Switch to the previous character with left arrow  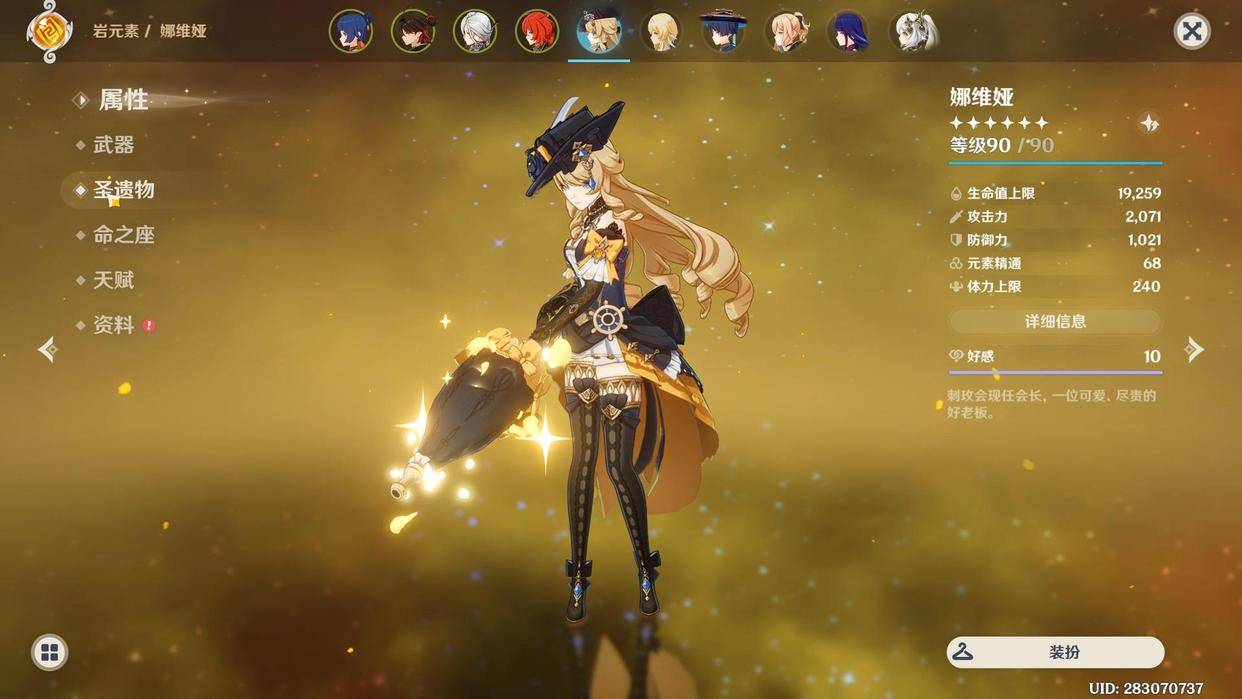click(47, 349)
